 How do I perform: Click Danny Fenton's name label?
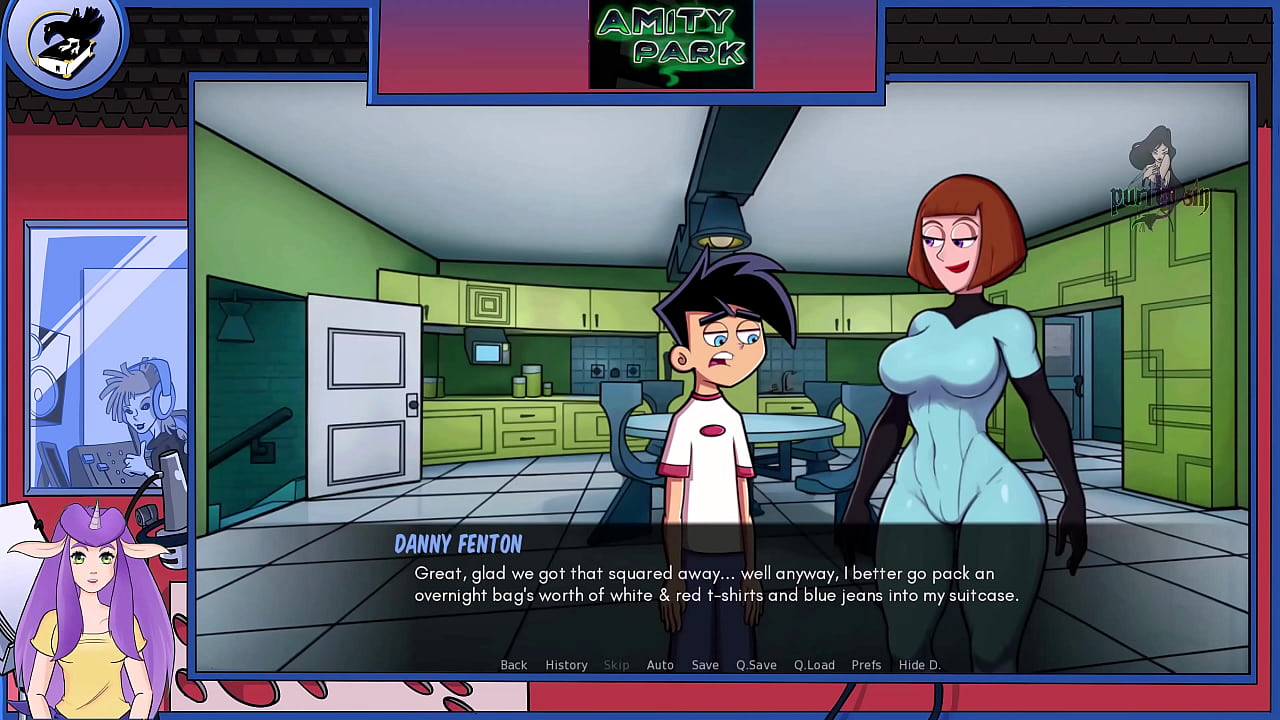(456, 544)
